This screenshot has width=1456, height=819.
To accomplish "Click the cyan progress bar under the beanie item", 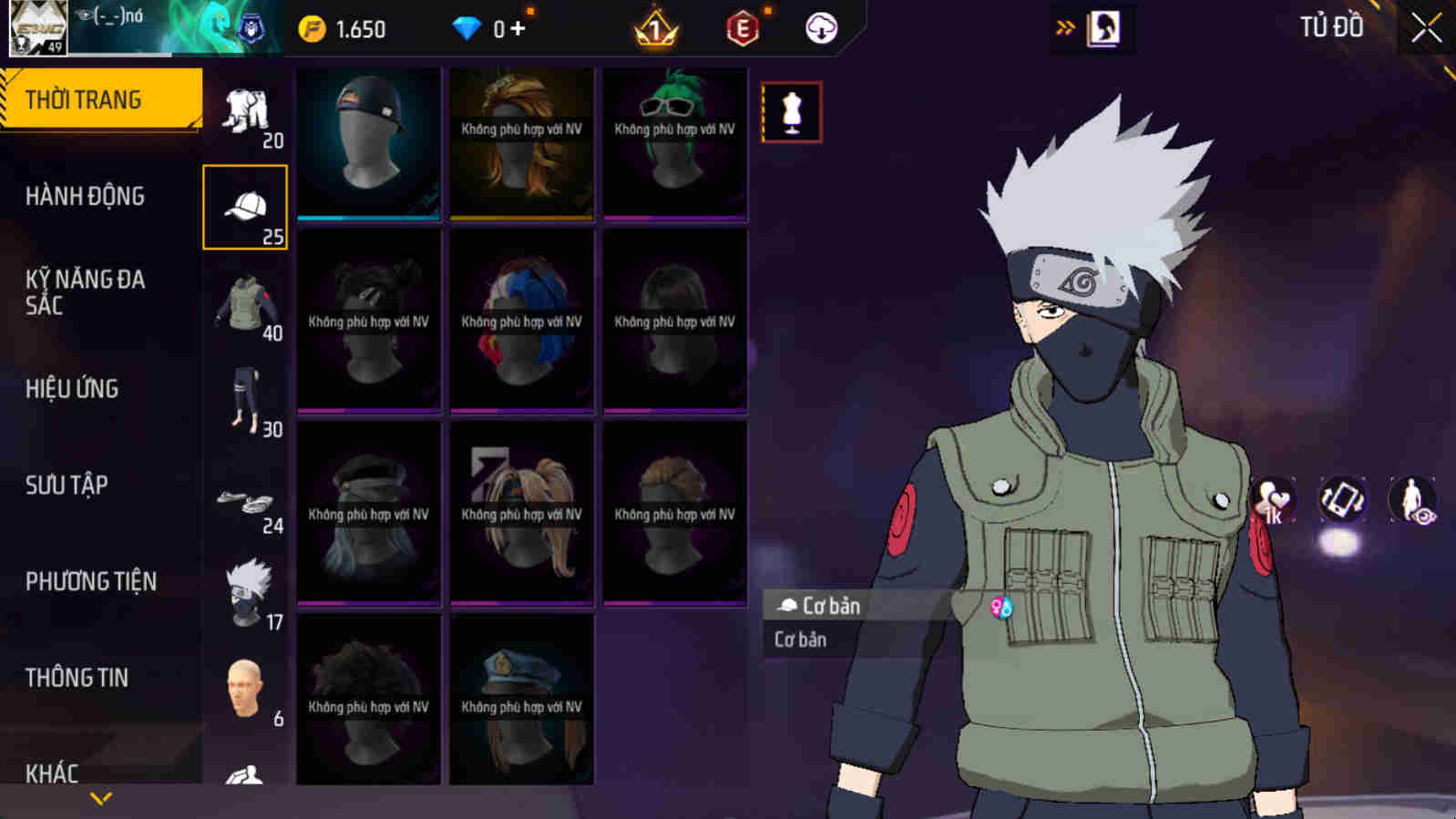I will pyautogui.click(x=368, y=220).
